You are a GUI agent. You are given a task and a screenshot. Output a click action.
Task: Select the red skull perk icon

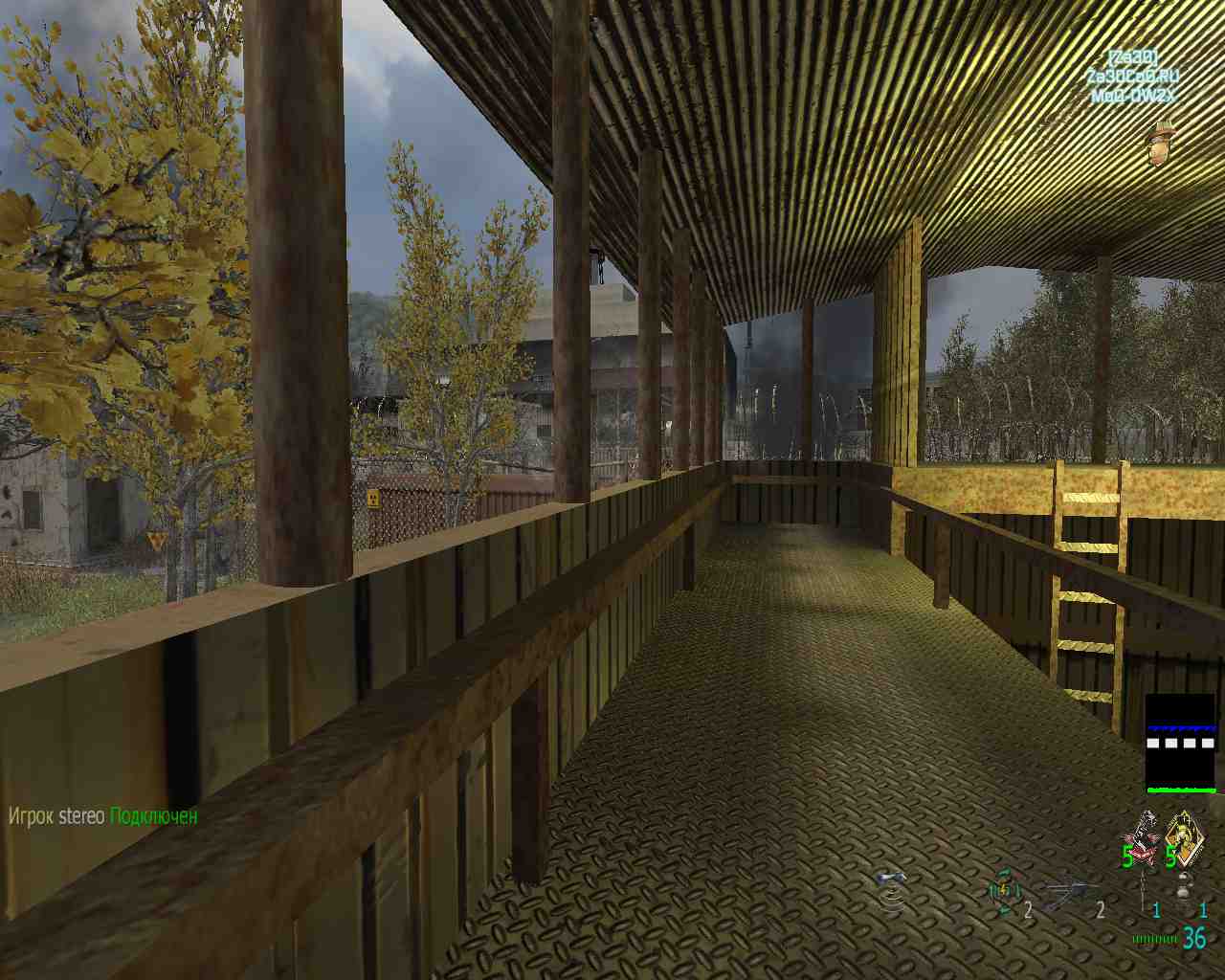(x=1141, y=836)
